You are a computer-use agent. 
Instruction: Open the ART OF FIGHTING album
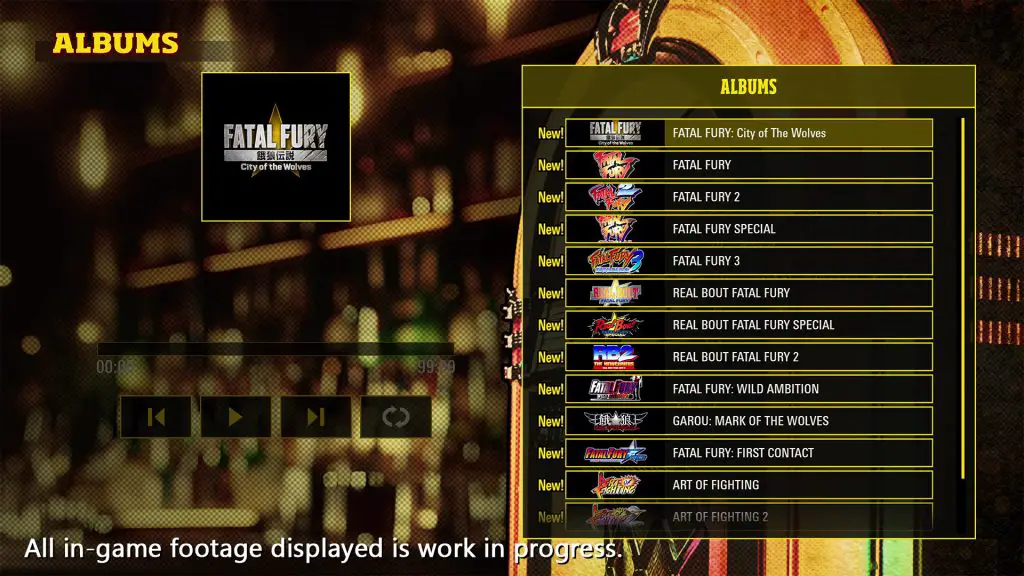748,485
